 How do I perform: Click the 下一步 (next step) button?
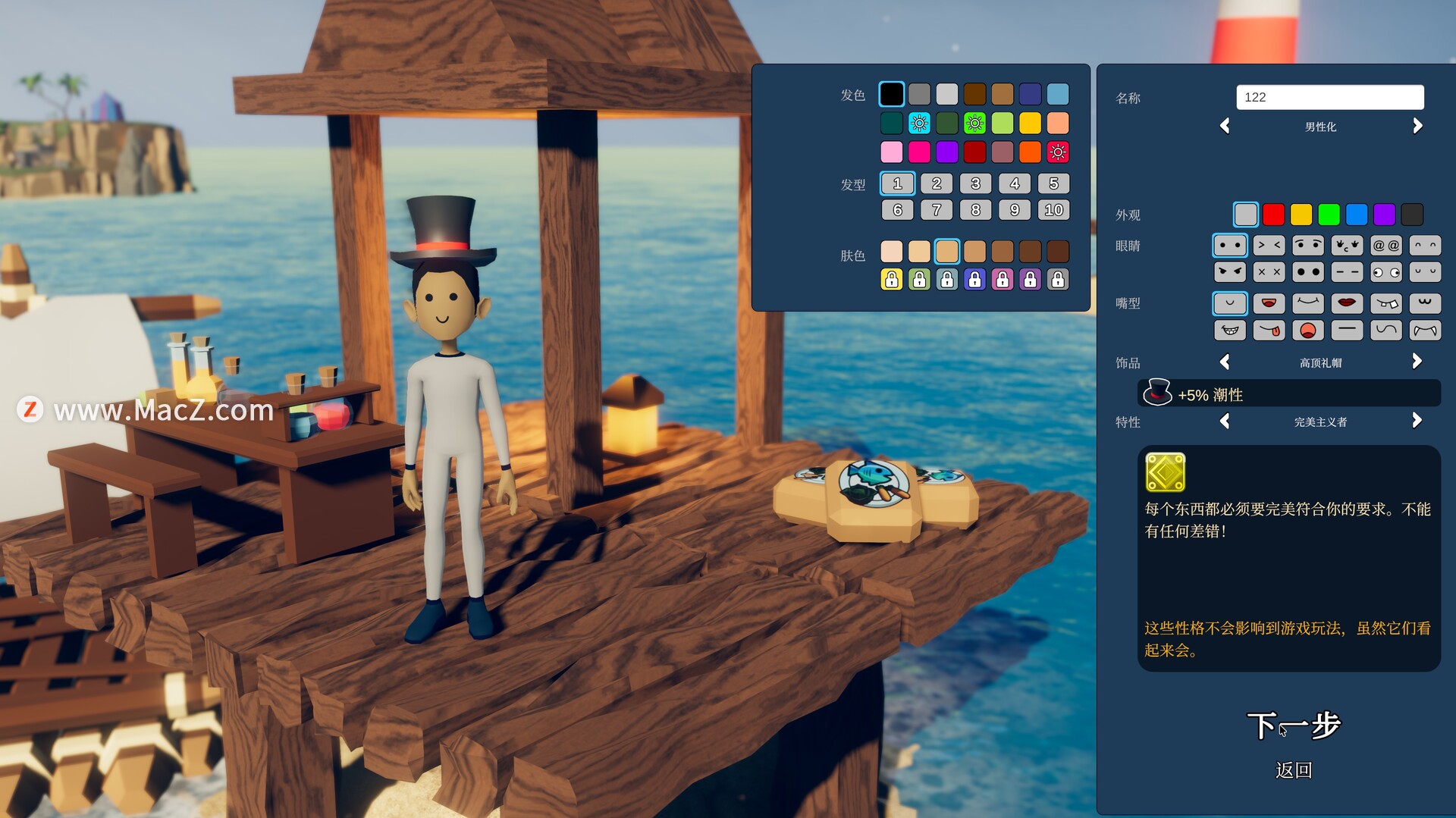tap(1294, 726)
